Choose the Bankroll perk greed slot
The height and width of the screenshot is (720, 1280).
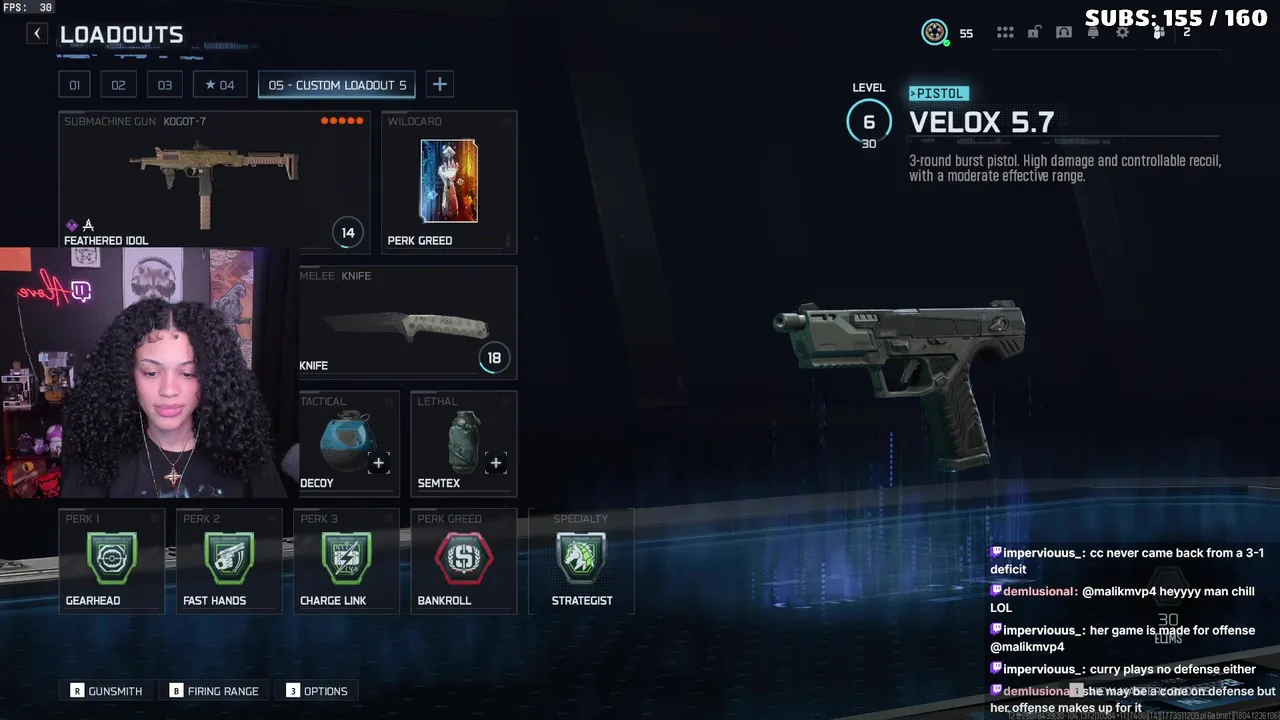click(x=463, y=561)
